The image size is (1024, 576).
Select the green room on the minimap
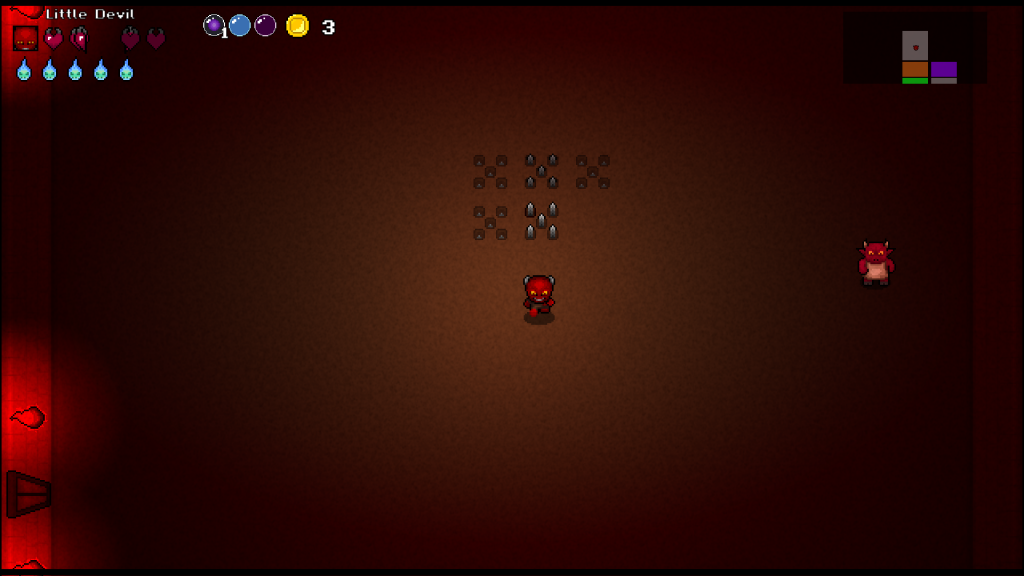(x=915, y=81)
